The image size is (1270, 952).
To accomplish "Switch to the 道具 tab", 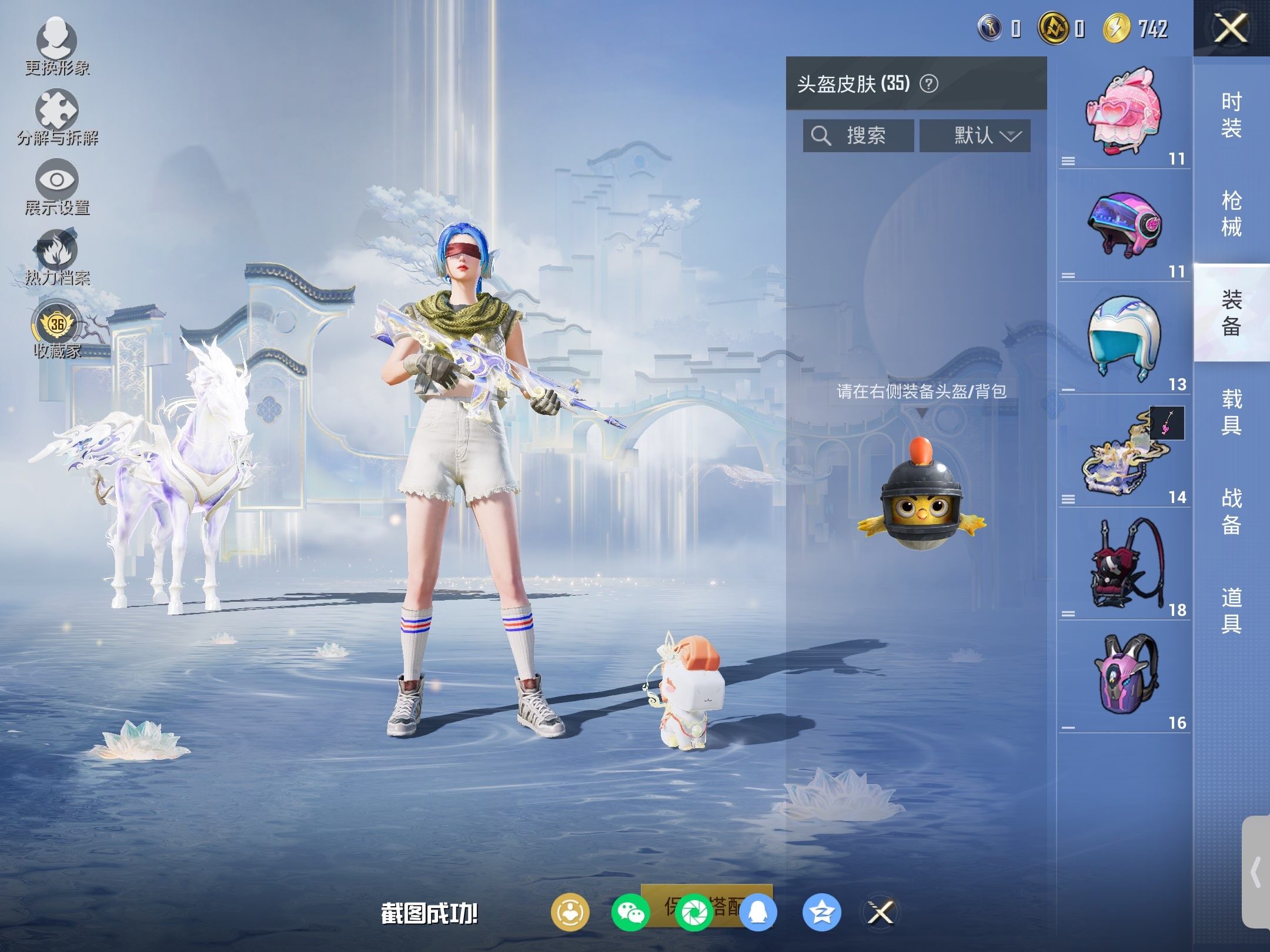I will 1231,610.
